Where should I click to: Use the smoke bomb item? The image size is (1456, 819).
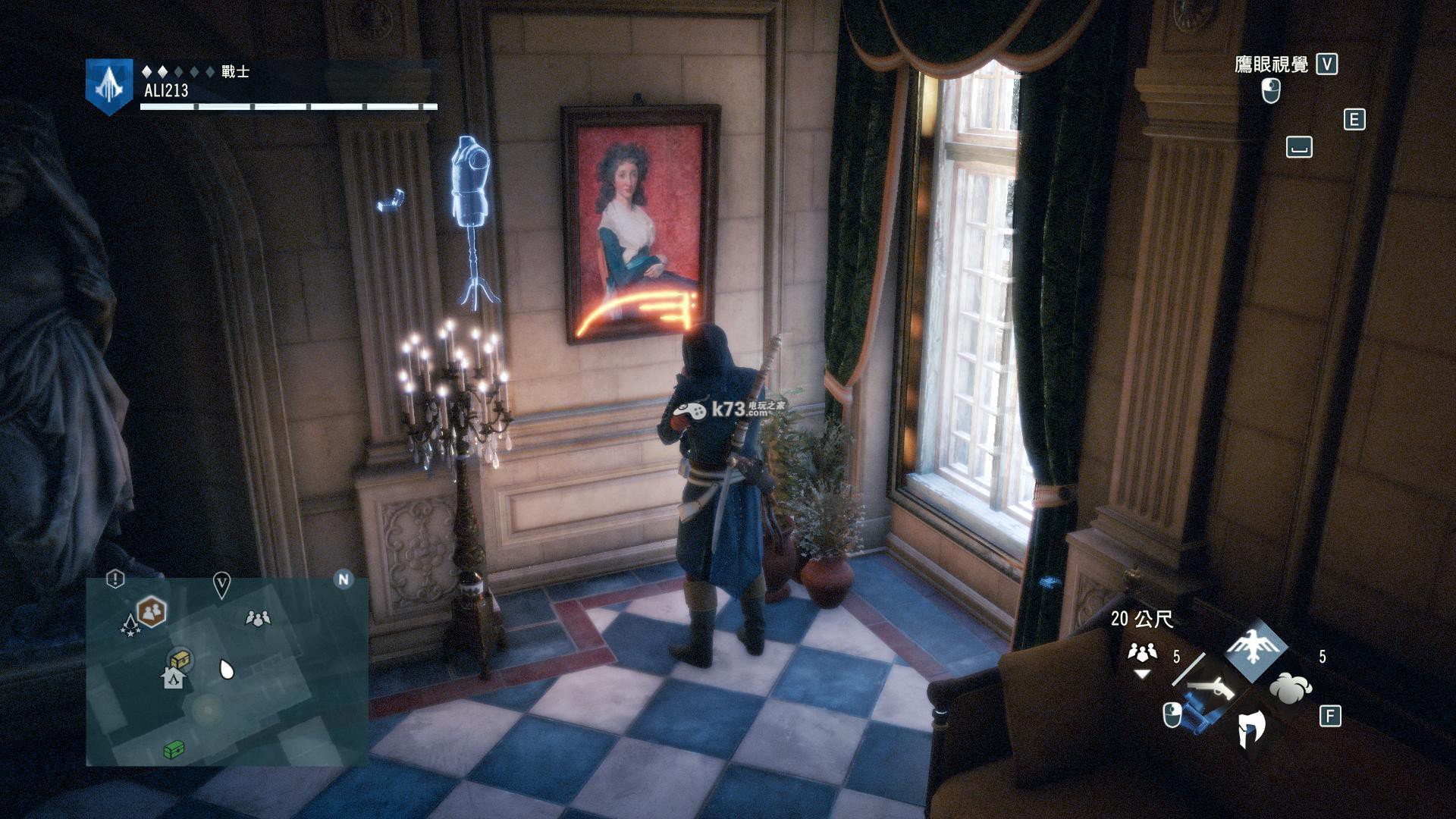1291,688
